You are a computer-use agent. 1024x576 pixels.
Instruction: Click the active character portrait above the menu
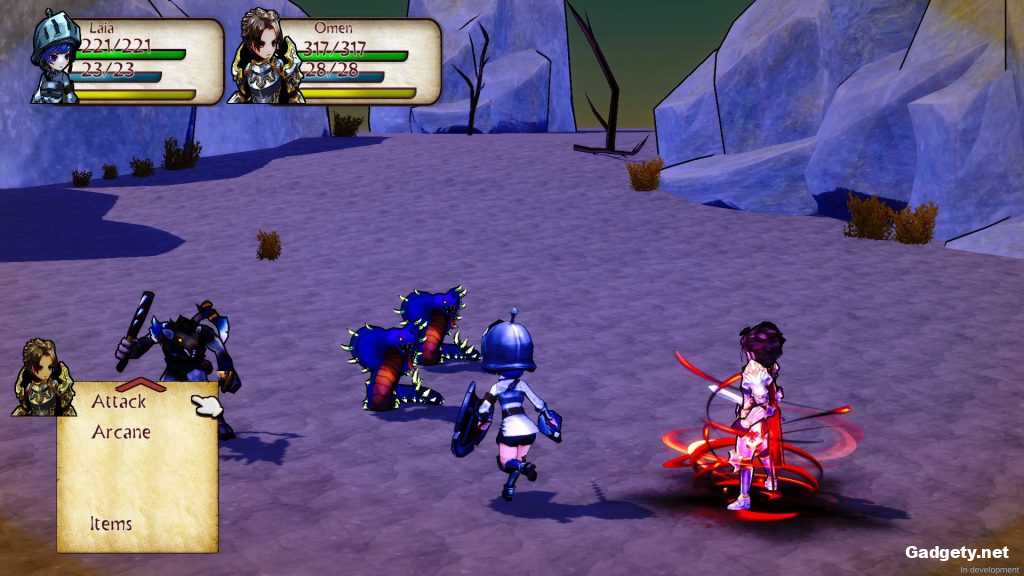pyautogui.click(x=44, y=378)
